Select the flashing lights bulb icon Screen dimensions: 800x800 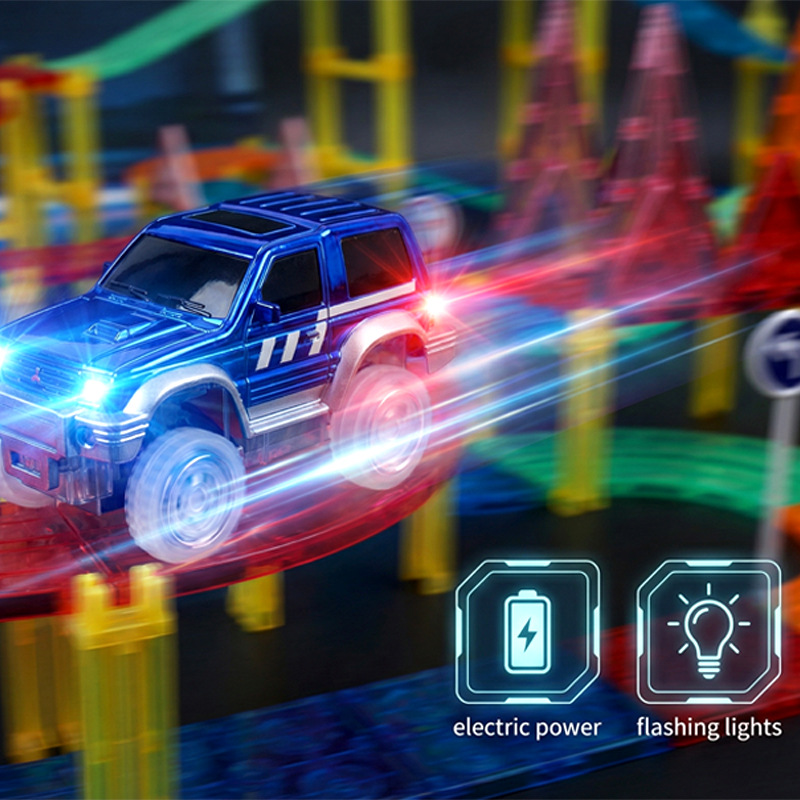(x=708, y=631)
